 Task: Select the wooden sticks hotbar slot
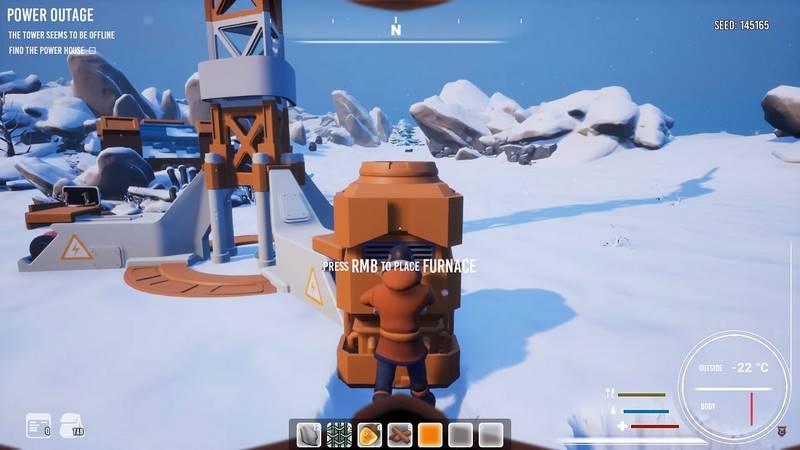tap(399, 435)
